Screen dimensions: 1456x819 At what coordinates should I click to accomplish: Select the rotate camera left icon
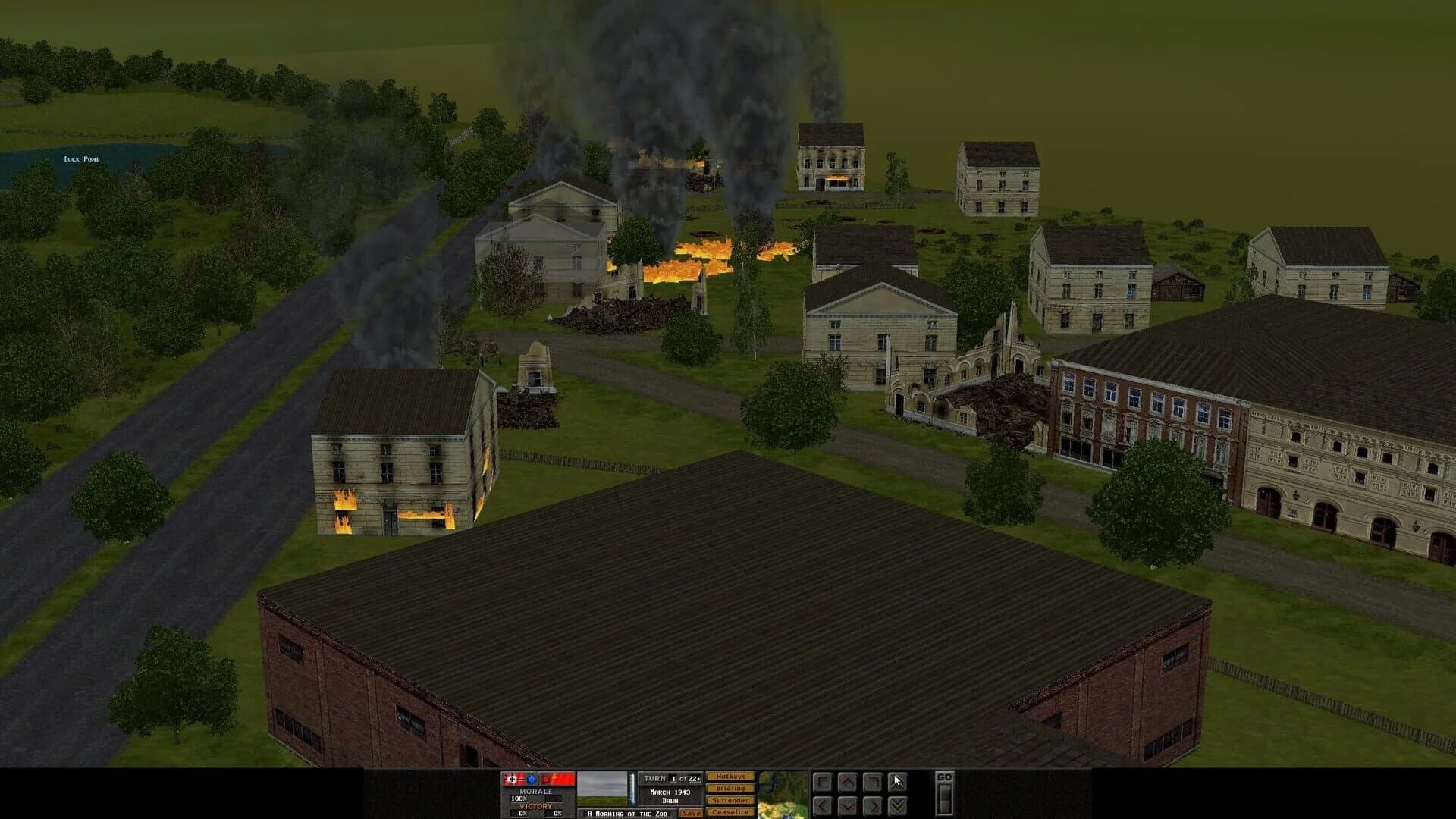click(x=823, y=782)
